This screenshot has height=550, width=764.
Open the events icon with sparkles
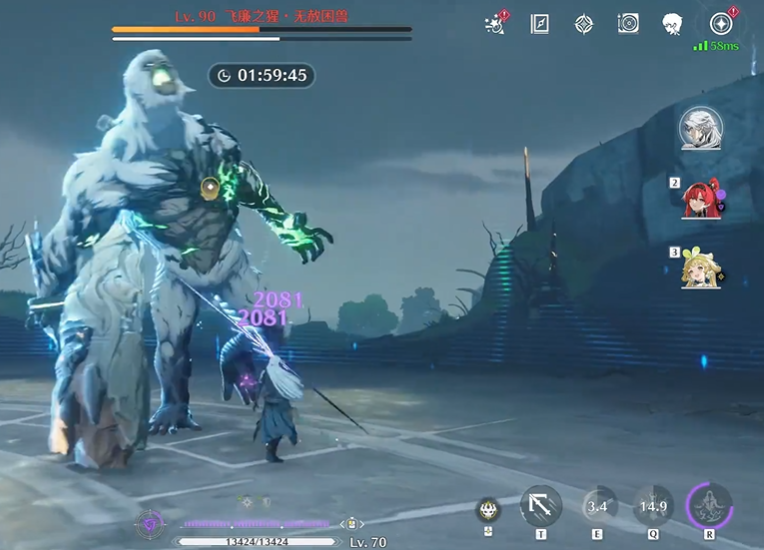tap(494, 24)
